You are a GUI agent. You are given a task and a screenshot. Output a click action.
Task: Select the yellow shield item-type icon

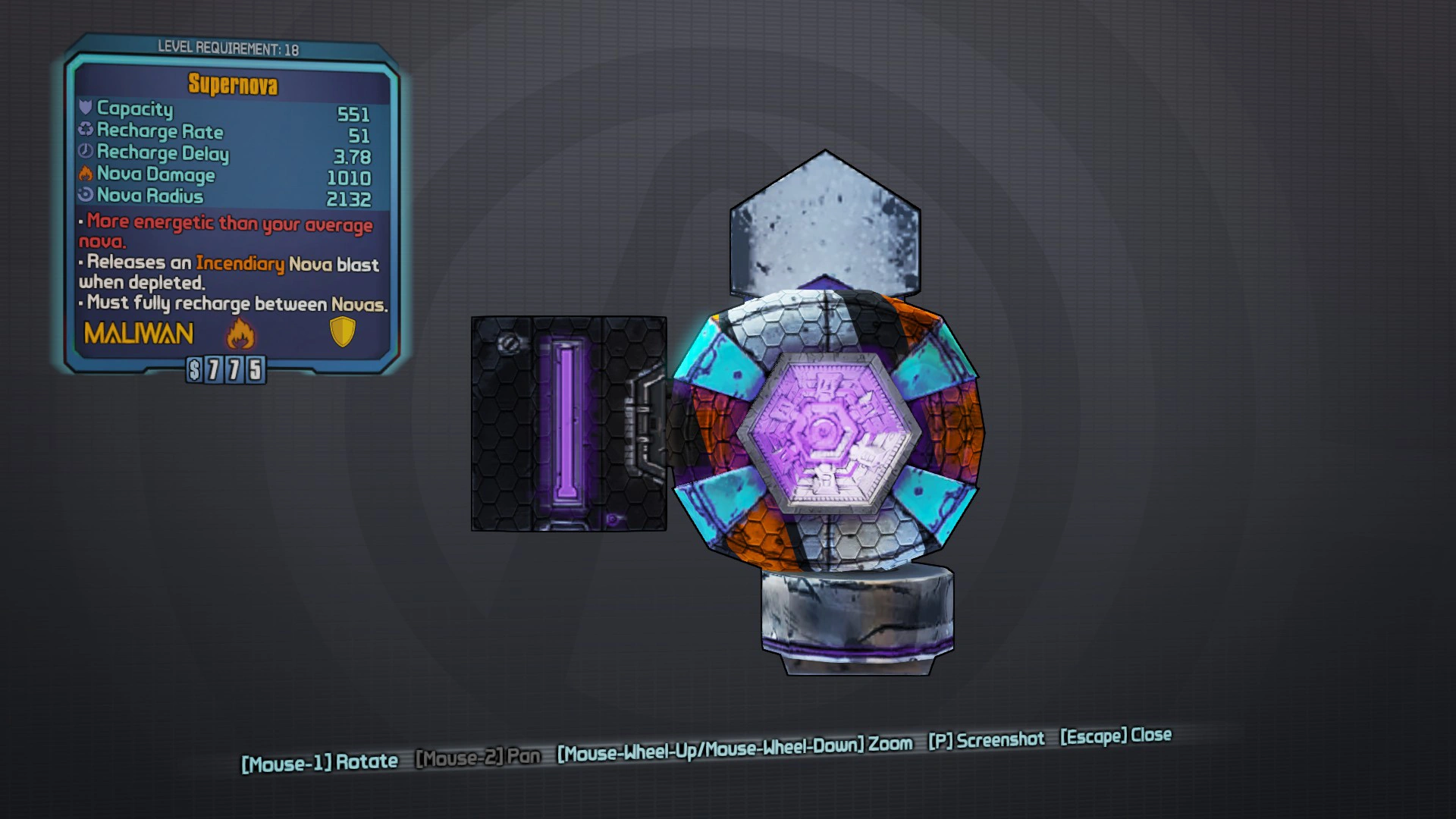343,332
